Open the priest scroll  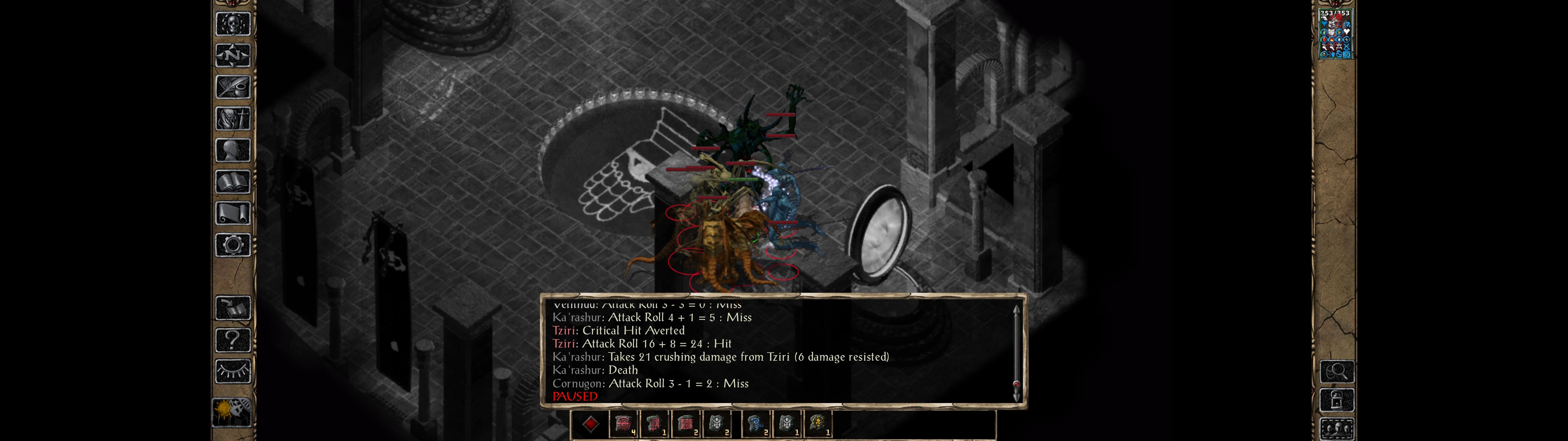pos(232,213)
